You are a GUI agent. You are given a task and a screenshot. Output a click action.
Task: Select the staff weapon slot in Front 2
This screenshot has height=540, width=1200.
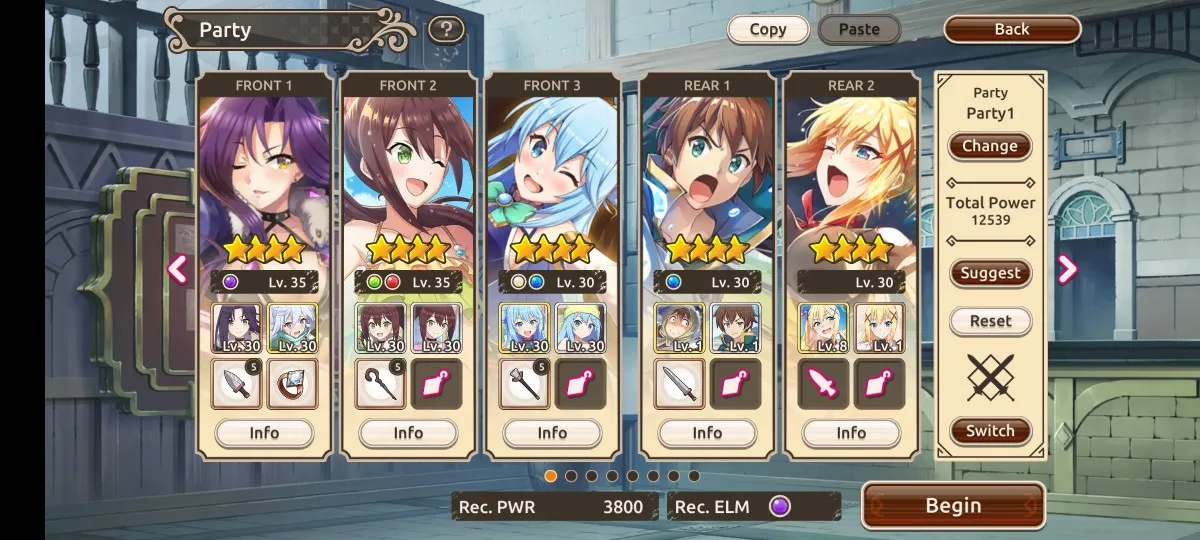tap(381, 384)
